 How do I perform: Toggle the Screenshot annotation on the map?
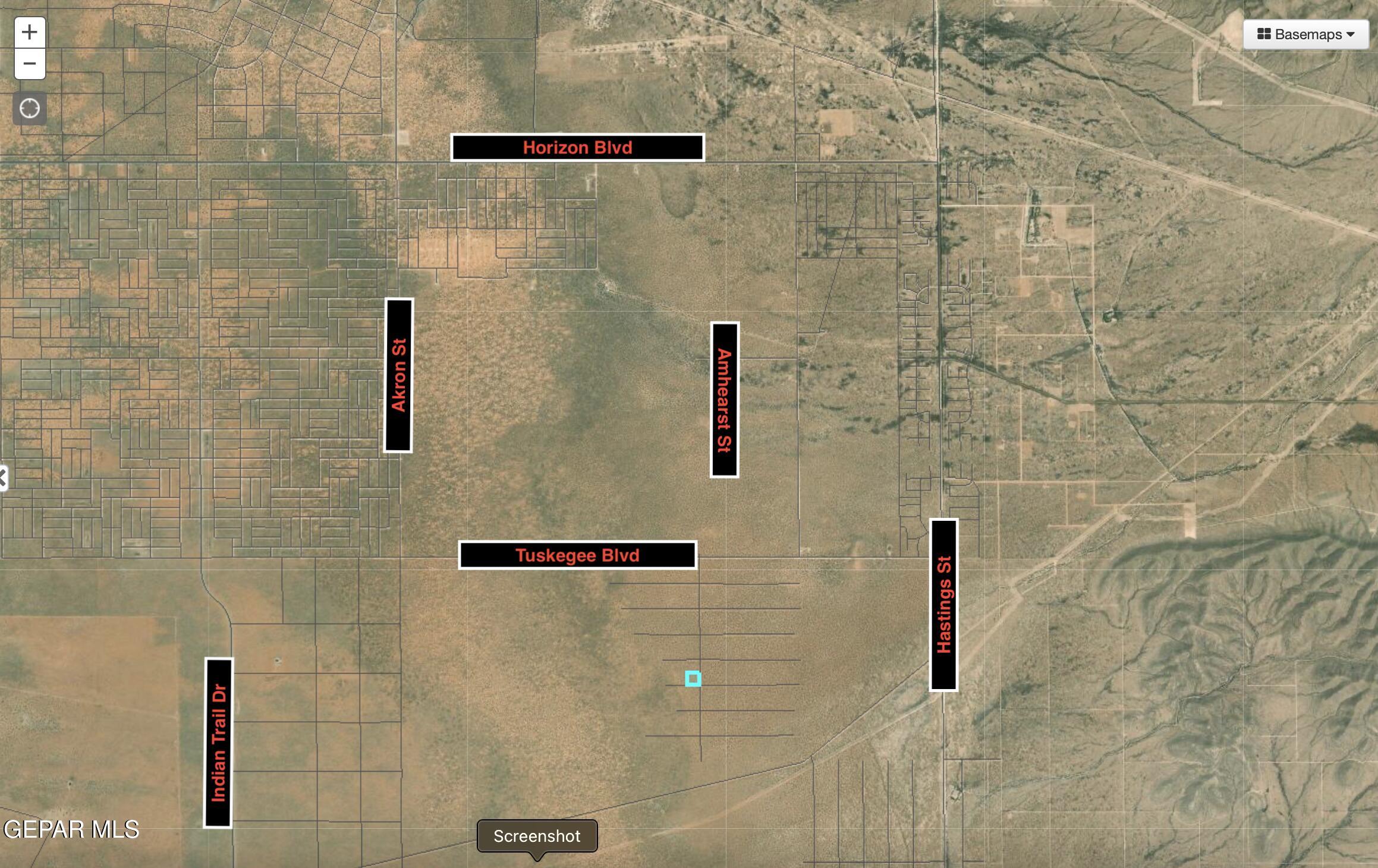pyautogui.click(x=538, y=836)
